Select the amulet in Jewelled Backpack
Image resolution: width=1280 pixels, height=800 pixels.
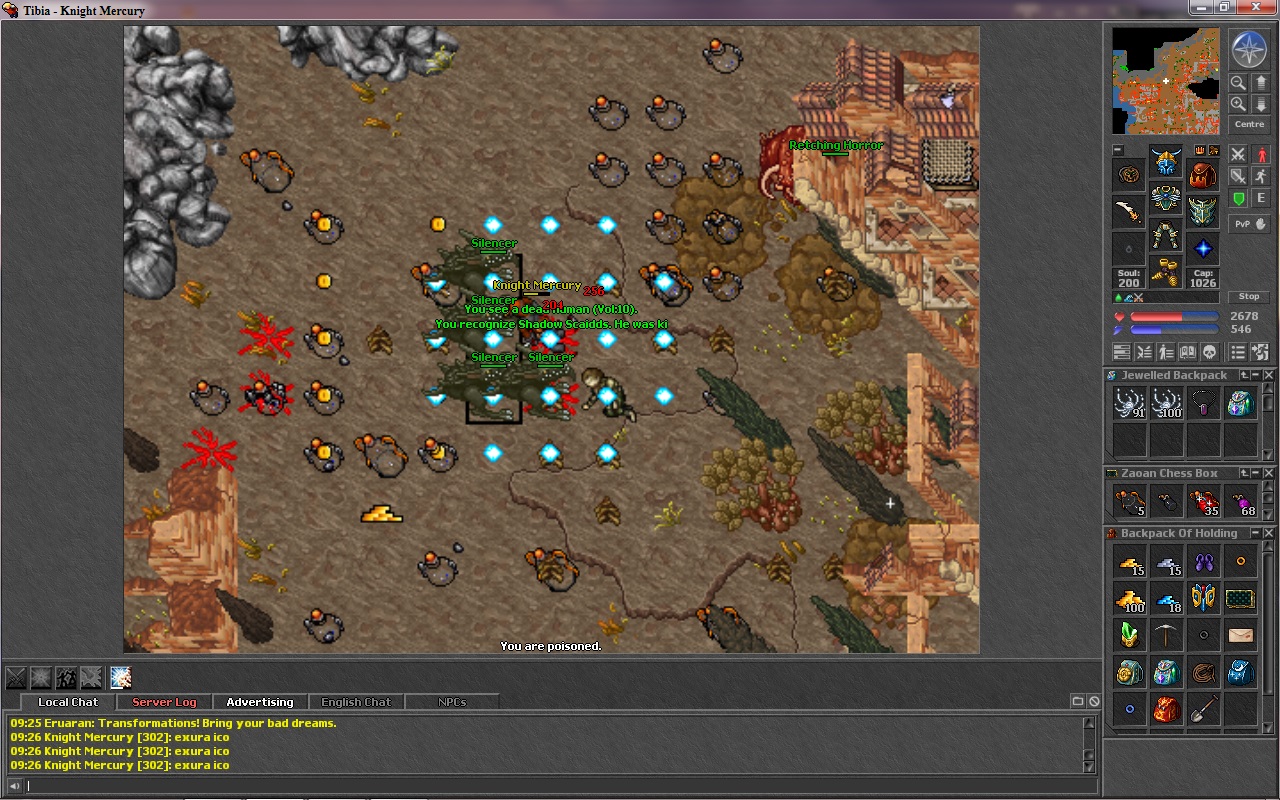tap(1203, 404)
